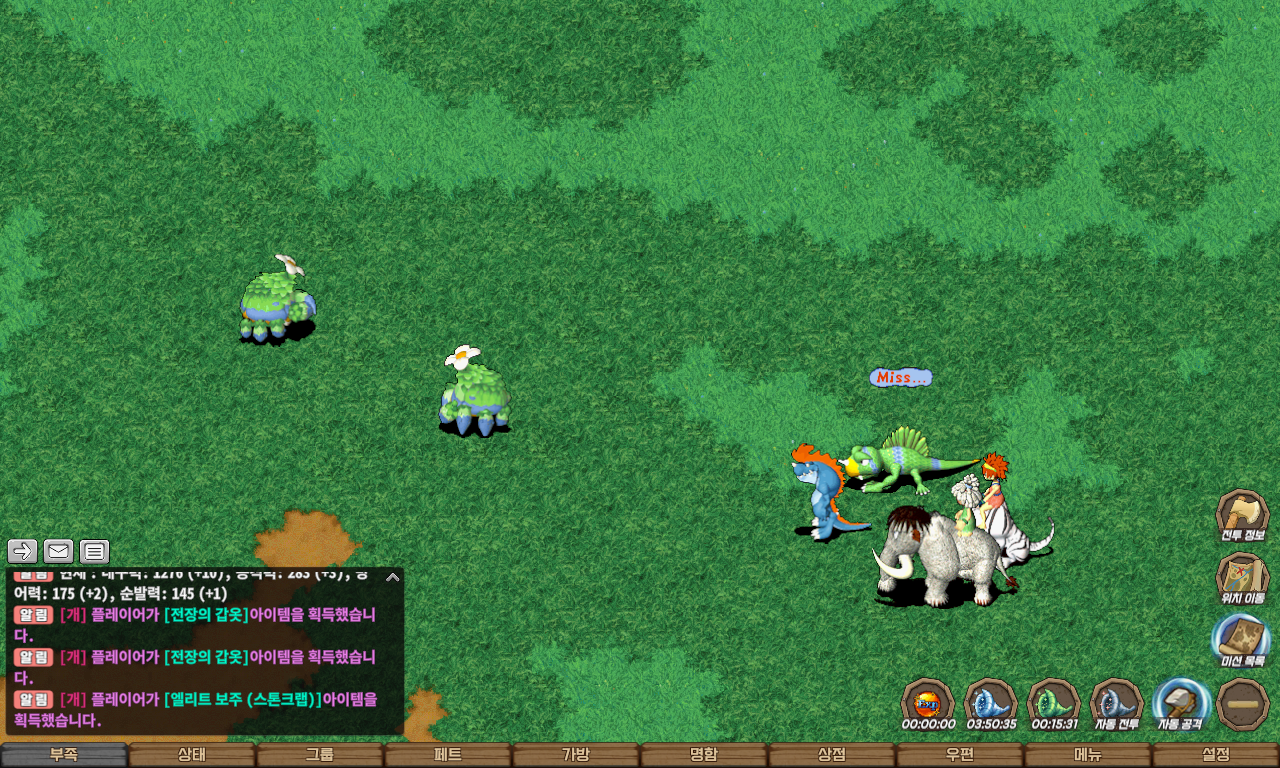1280x768 pixels.
Task: Open the 우편 (mail) menu
Action: (x=960, y=755)
